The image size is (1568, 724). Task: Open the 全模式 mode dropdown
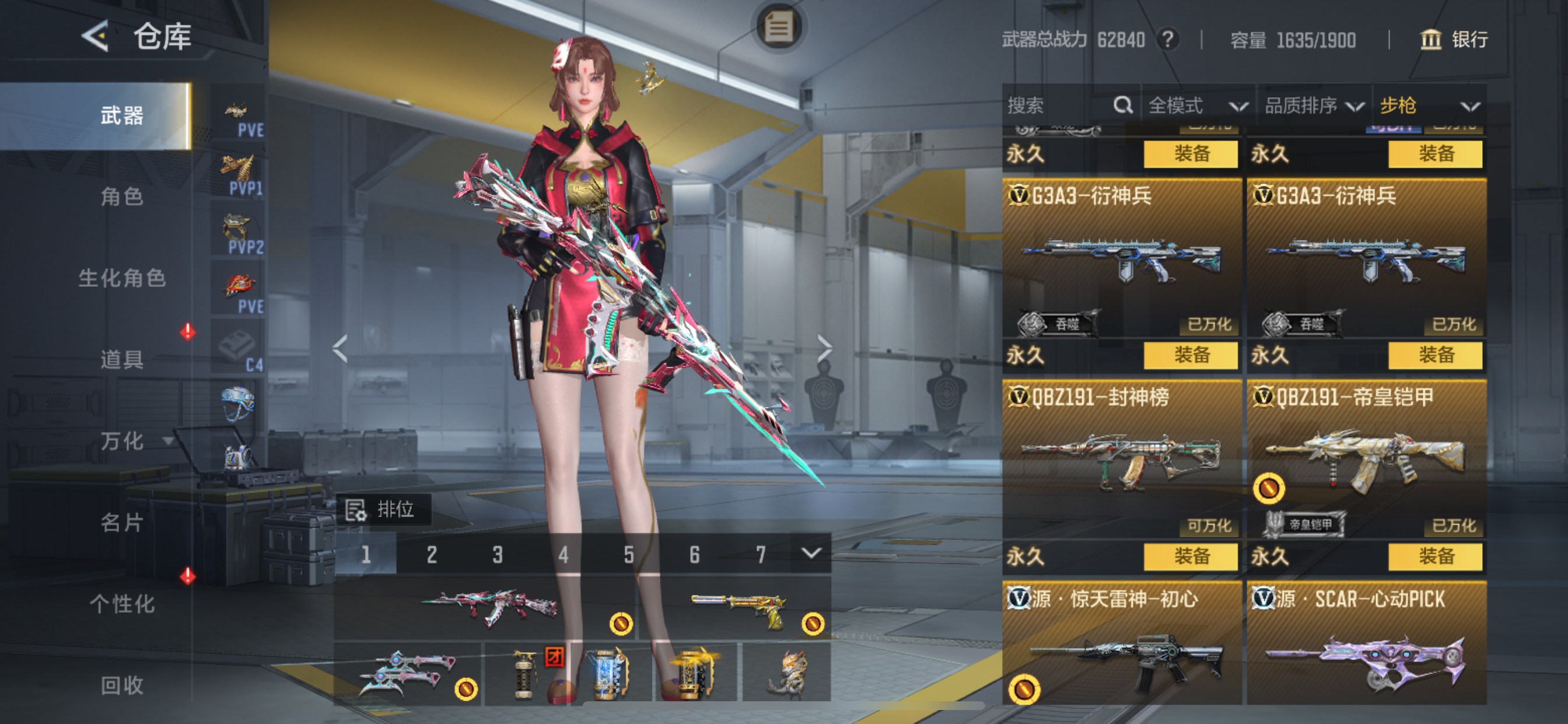point(1196,106)
